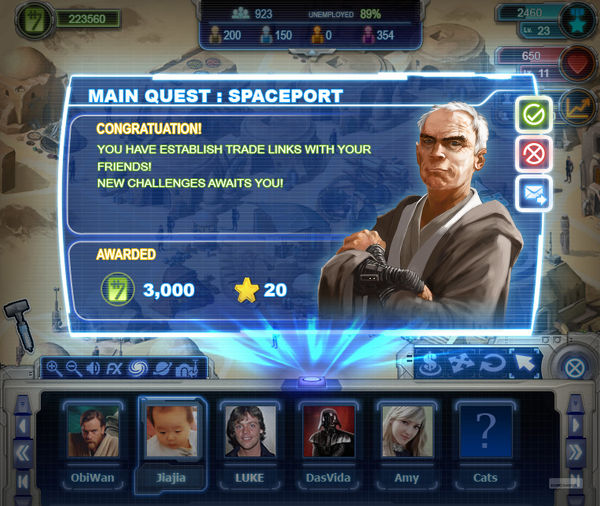Click the Cats question-mark friend slot
Image resolution: width=600 pixels, height=506 pixels.
(483, 433)
